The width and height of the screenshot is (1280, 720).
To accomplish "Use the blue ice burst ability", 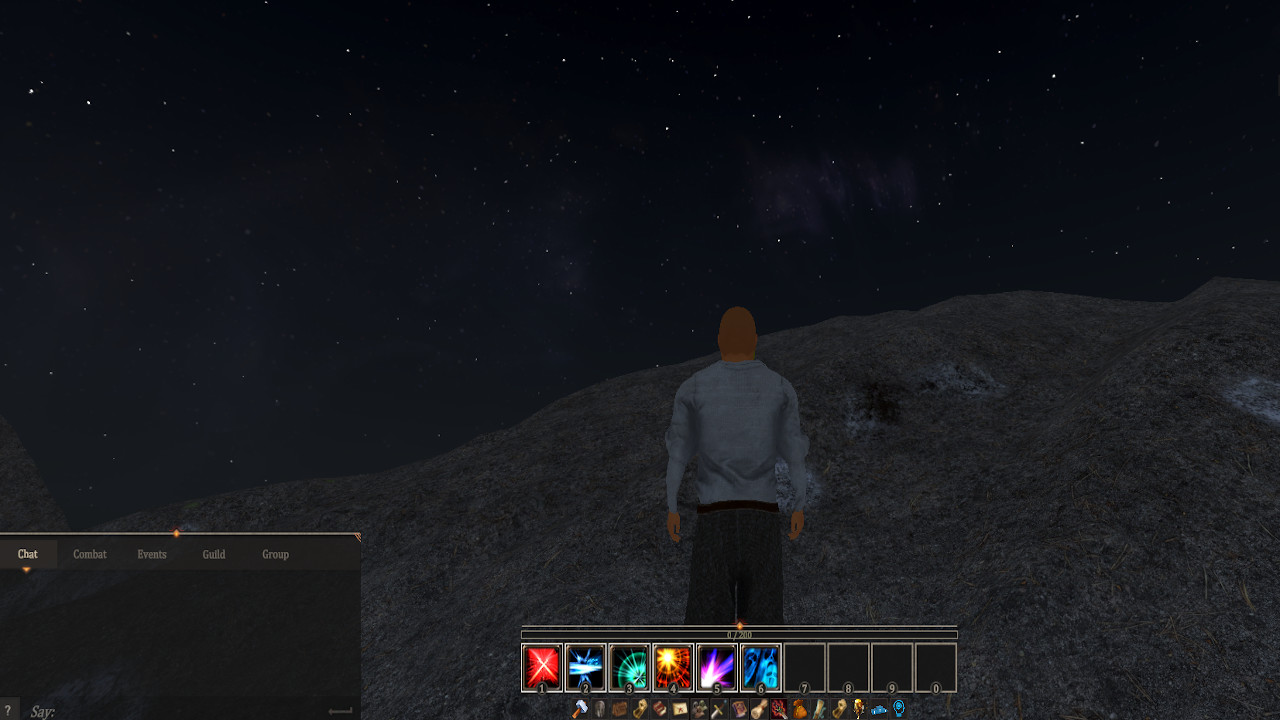I will pyautogui.click(x=586, y=667).
